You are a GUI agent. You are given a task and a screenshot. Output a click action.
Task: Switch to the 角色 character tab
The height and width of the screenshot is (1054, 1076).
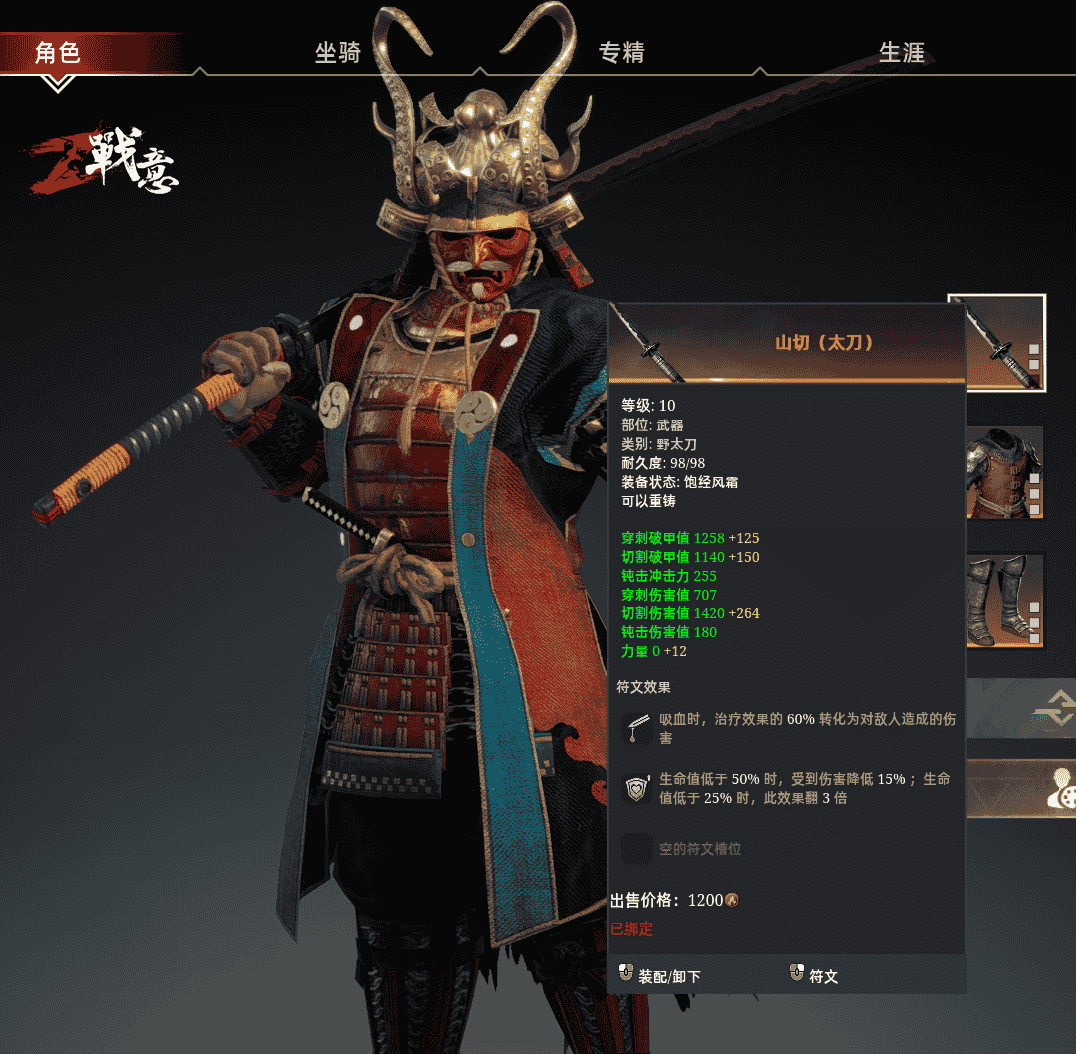(x=57, y=52)
